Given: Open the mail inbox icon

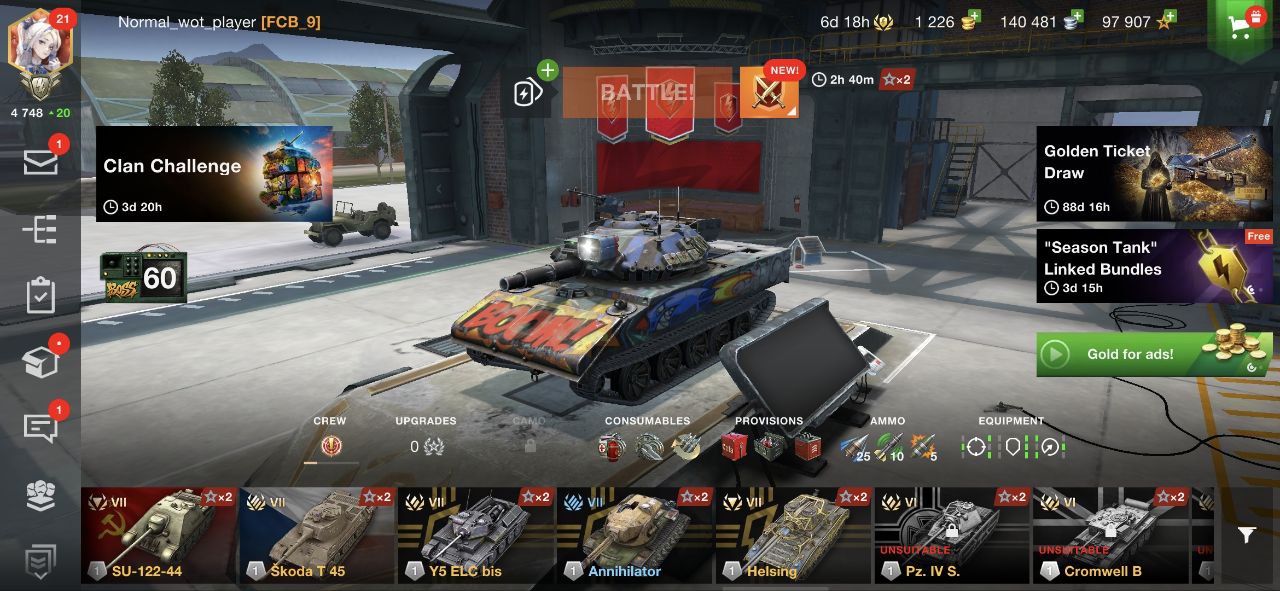Looking at the screenshot, I should pos(40,163).
